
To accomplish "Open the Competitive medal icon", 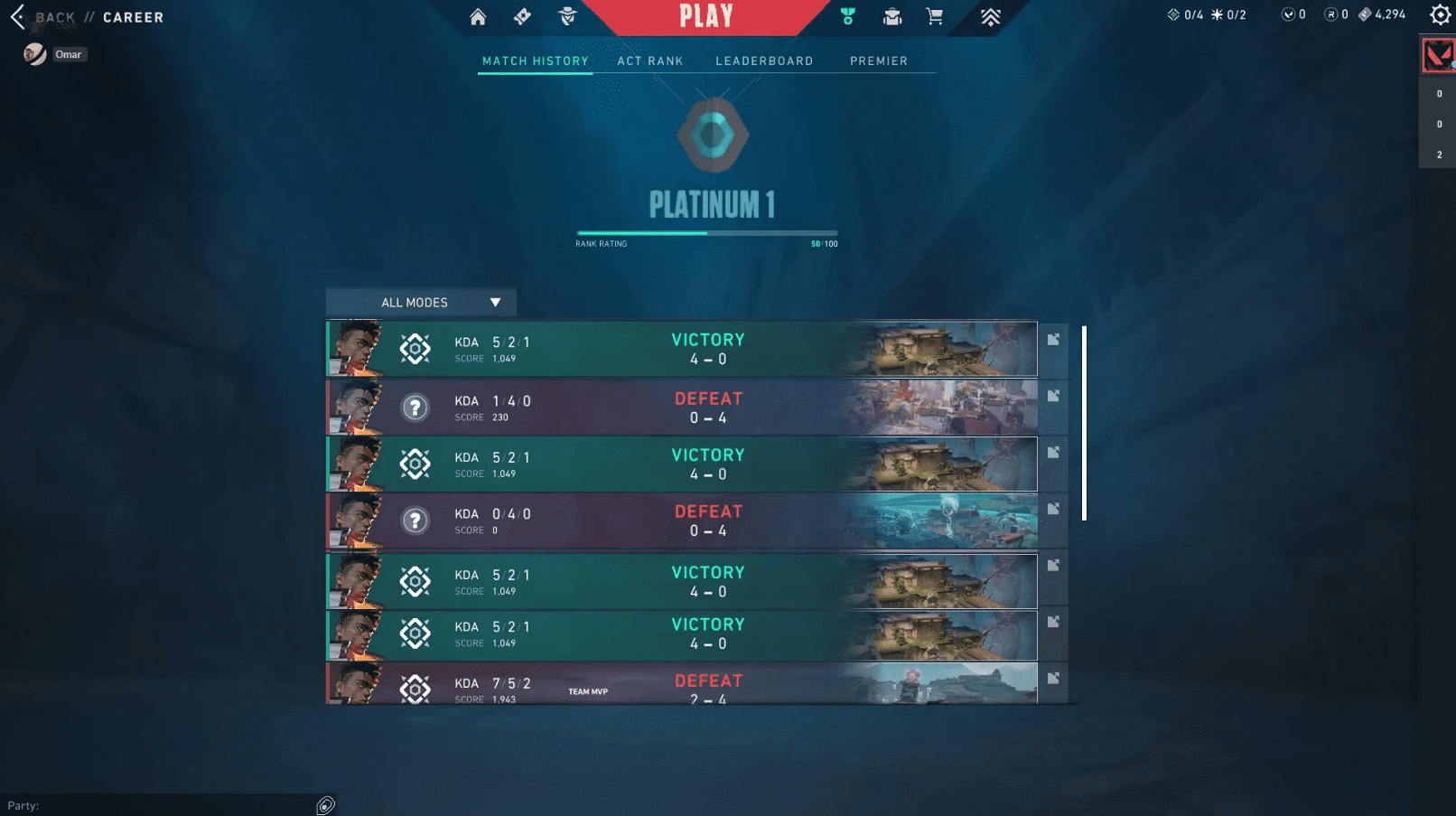I will pos(847,17).
